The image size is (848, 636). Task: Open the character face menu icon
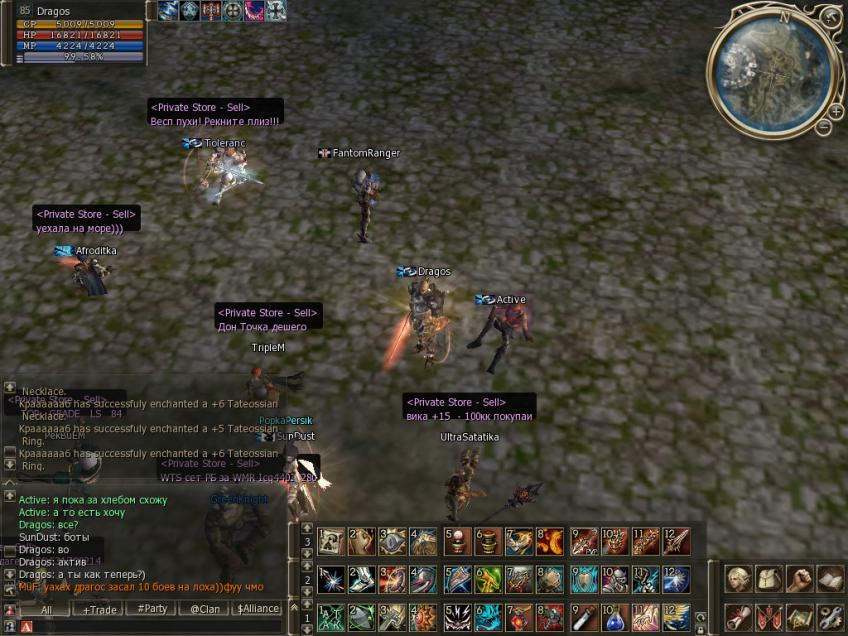(x=739, y=579)
